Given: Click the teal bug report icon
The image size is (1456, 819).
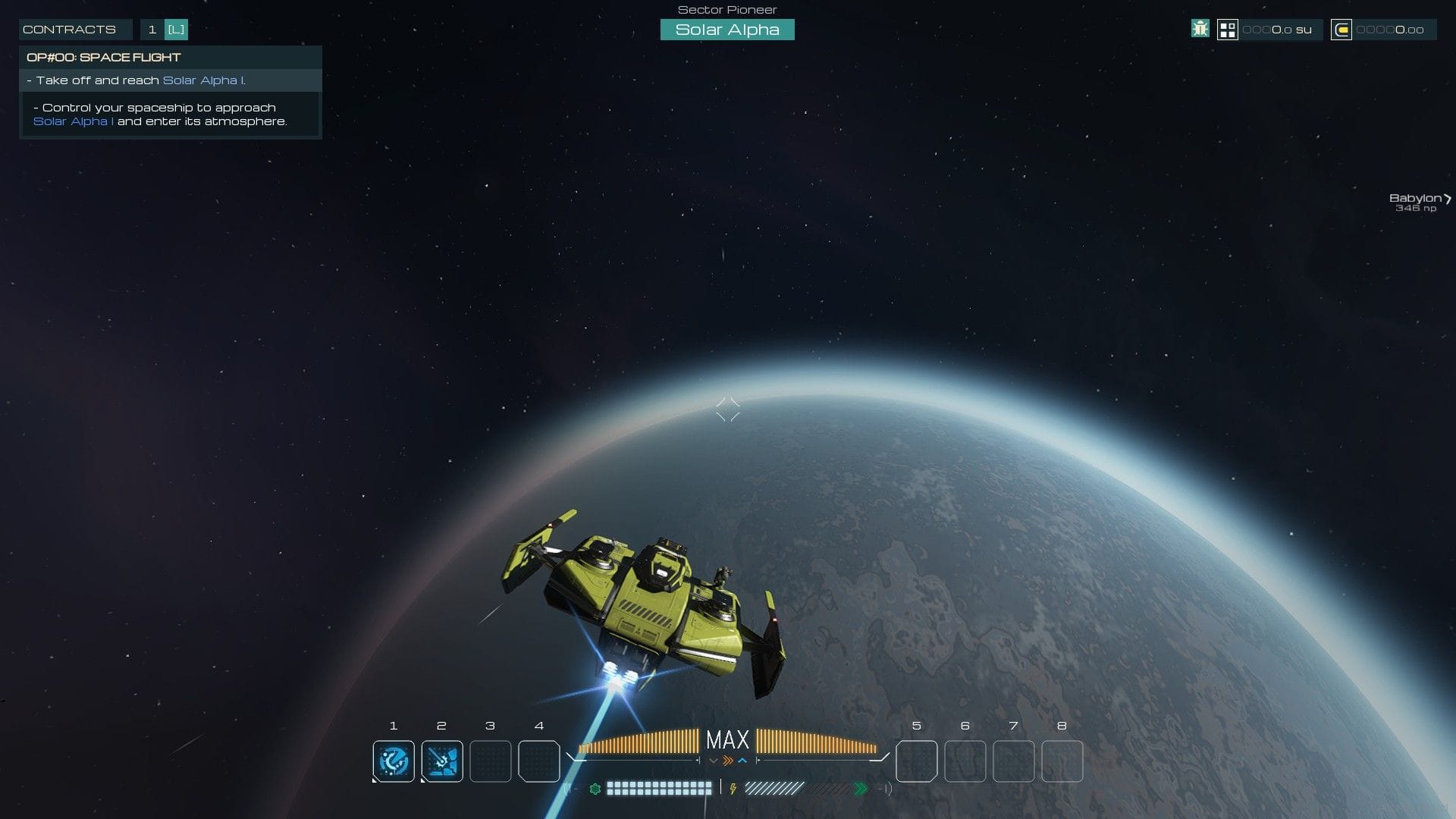Looking at the screenshot, I should coord(1200,30).
